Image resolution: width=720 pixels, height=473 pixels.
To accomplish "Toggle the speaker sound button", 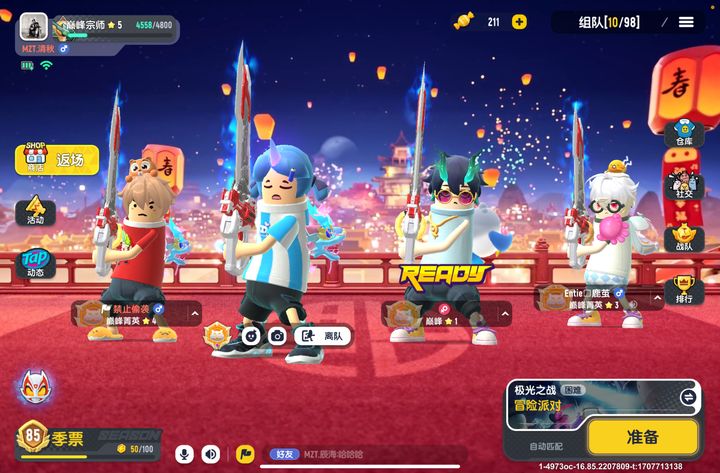I will pyautogui.click(x=211, y=454).
